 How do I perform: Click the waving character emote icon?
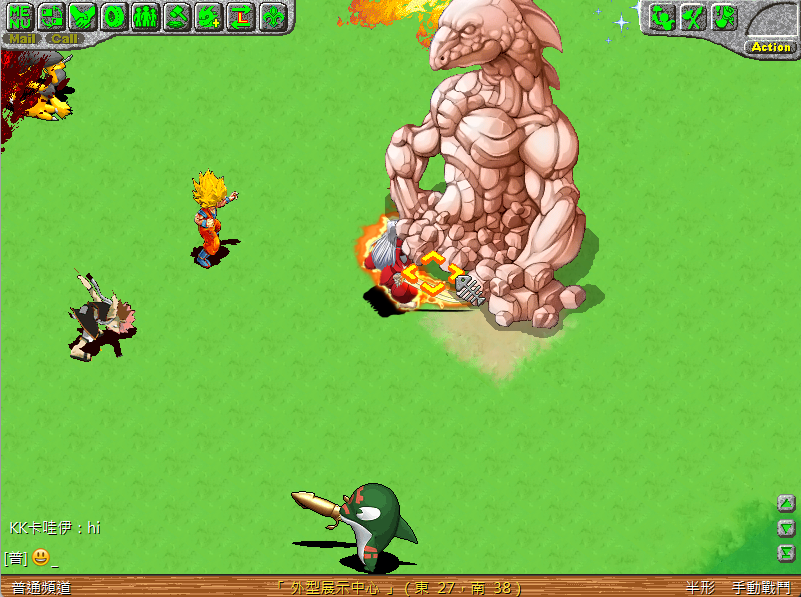(x=661, y=16)
